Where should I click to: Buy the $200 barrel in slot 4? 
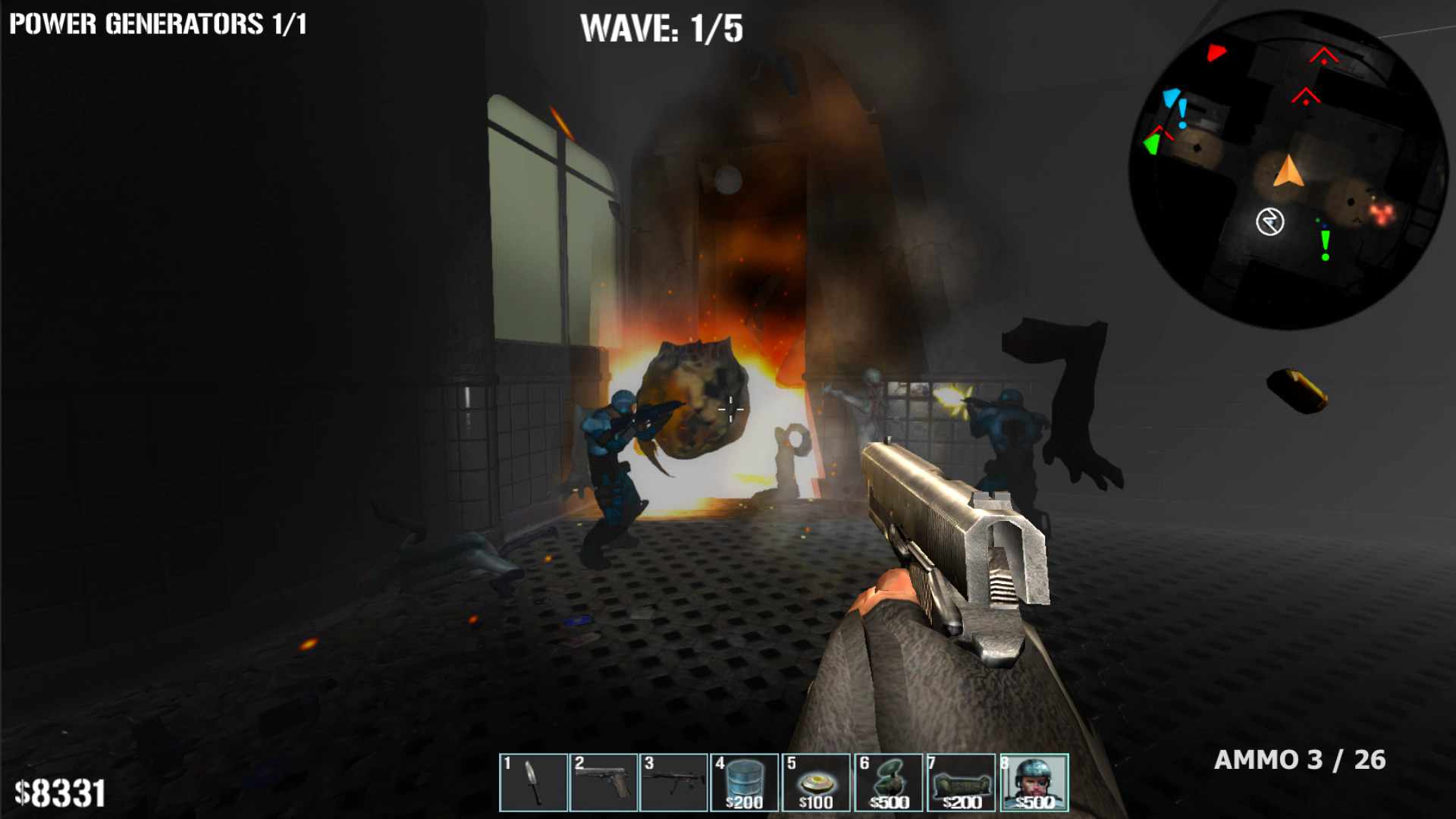(x=744, y=783)
